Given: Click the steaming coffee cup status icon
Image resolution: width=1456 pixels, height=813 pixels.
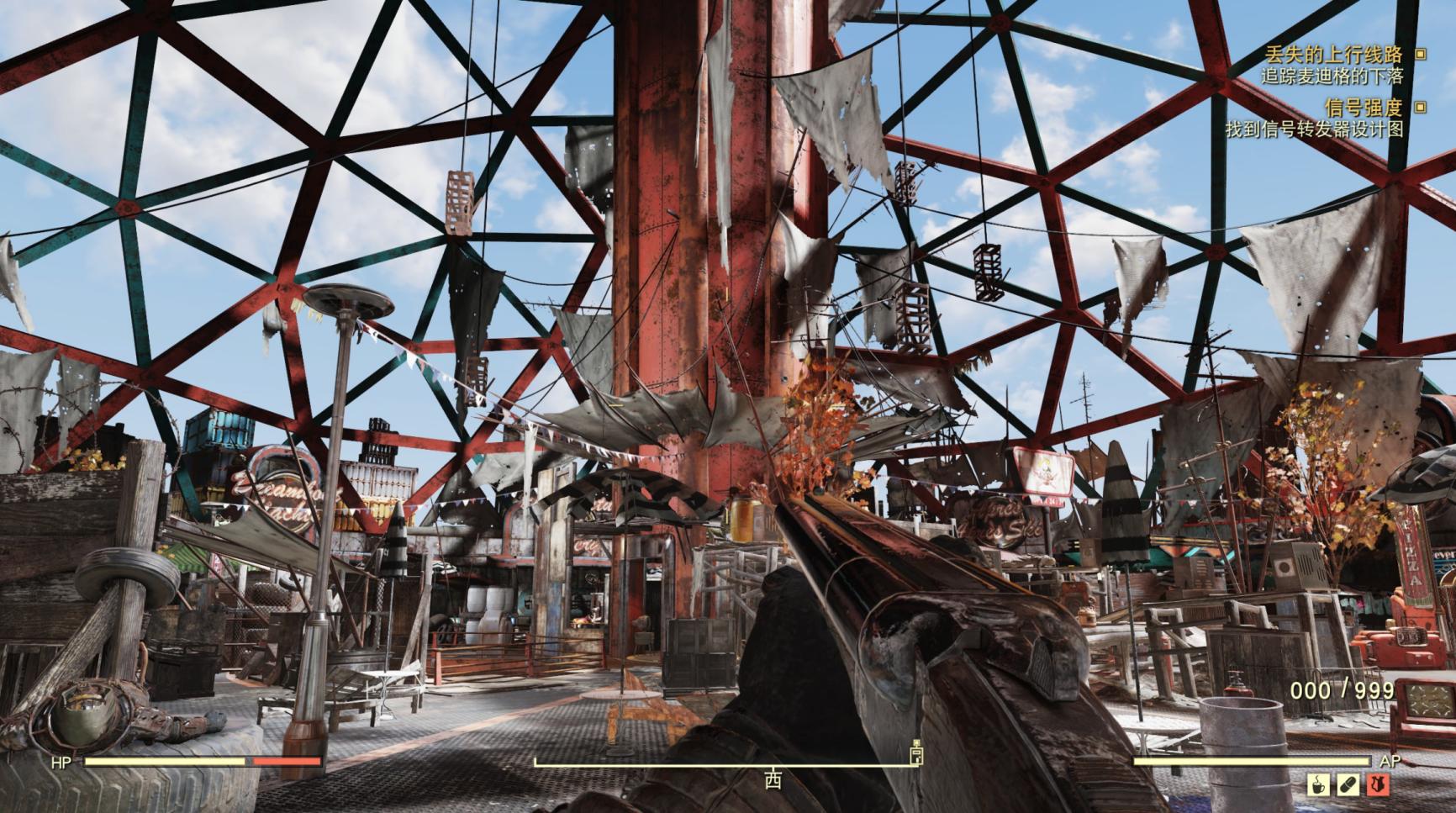Looking at the screenshot, I should tap(1317, 785).
